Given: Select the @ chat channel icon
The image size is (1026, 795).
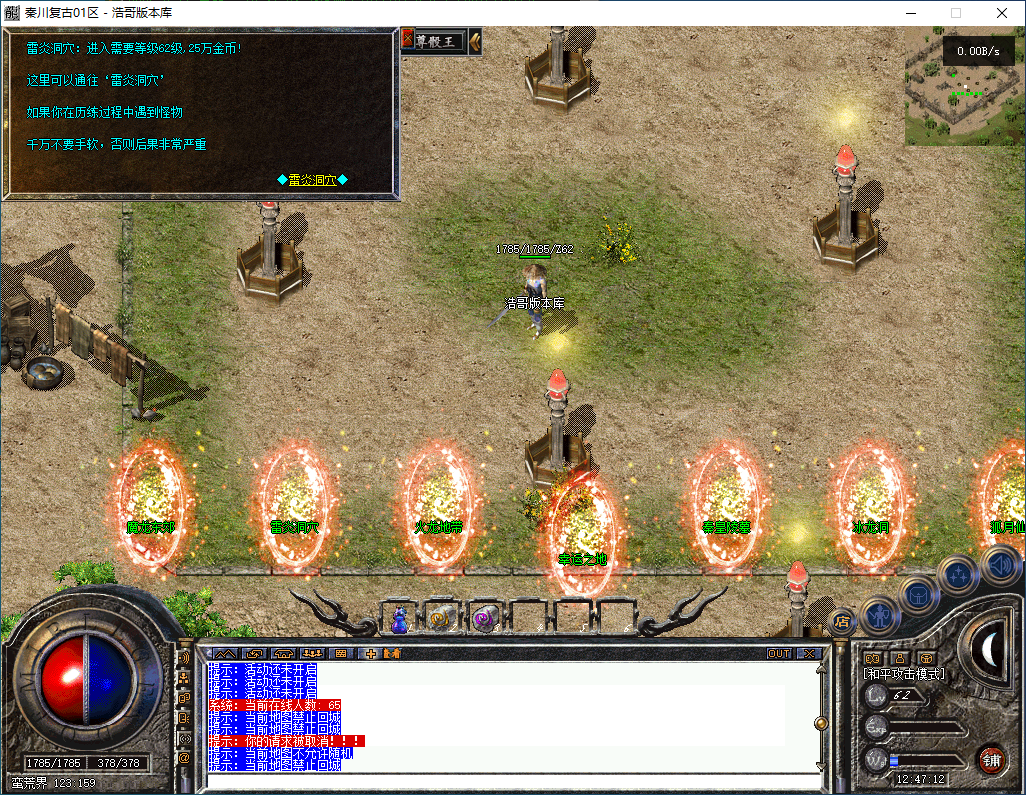Looking at the screenshot, I should pos(184,758).
